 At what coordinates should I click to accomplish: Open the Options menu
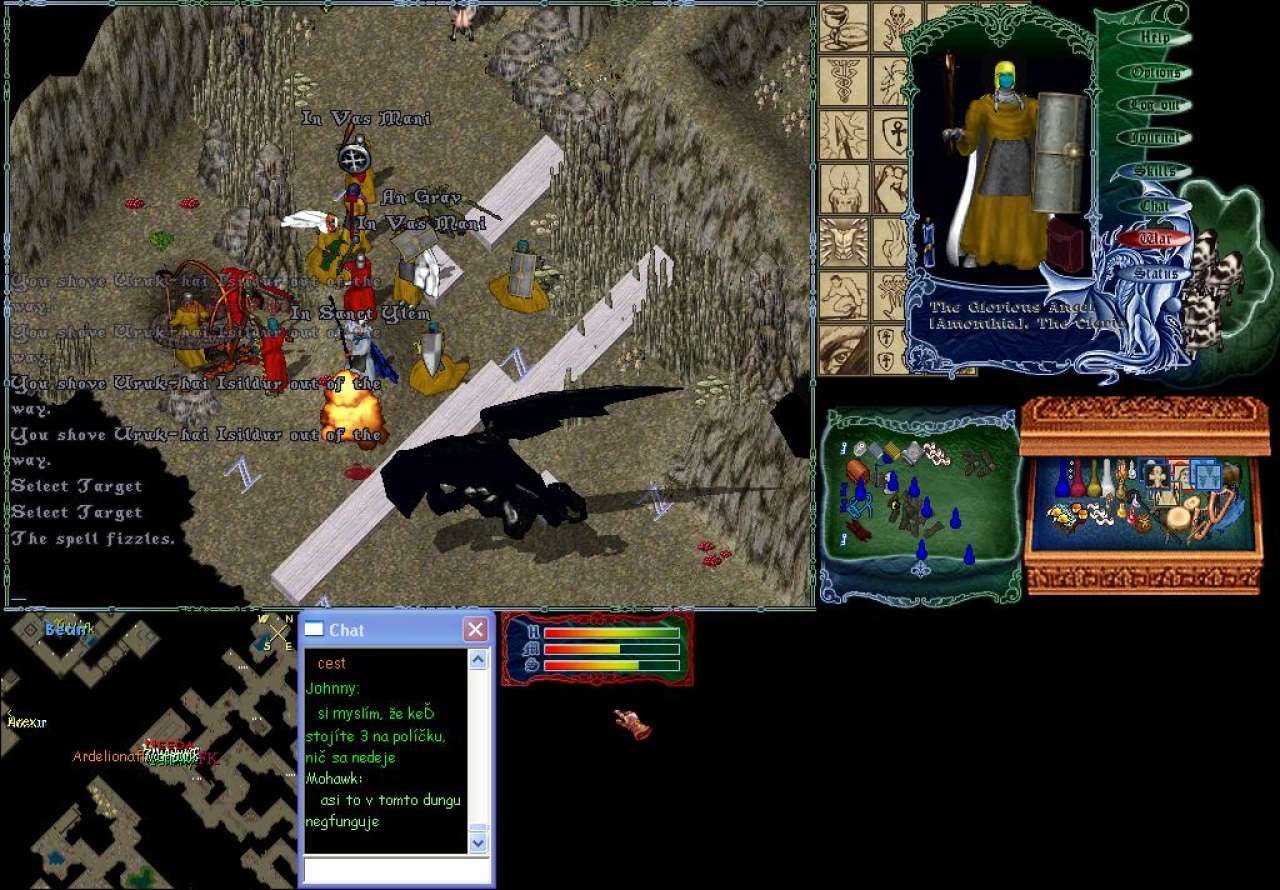[1155, 72]
